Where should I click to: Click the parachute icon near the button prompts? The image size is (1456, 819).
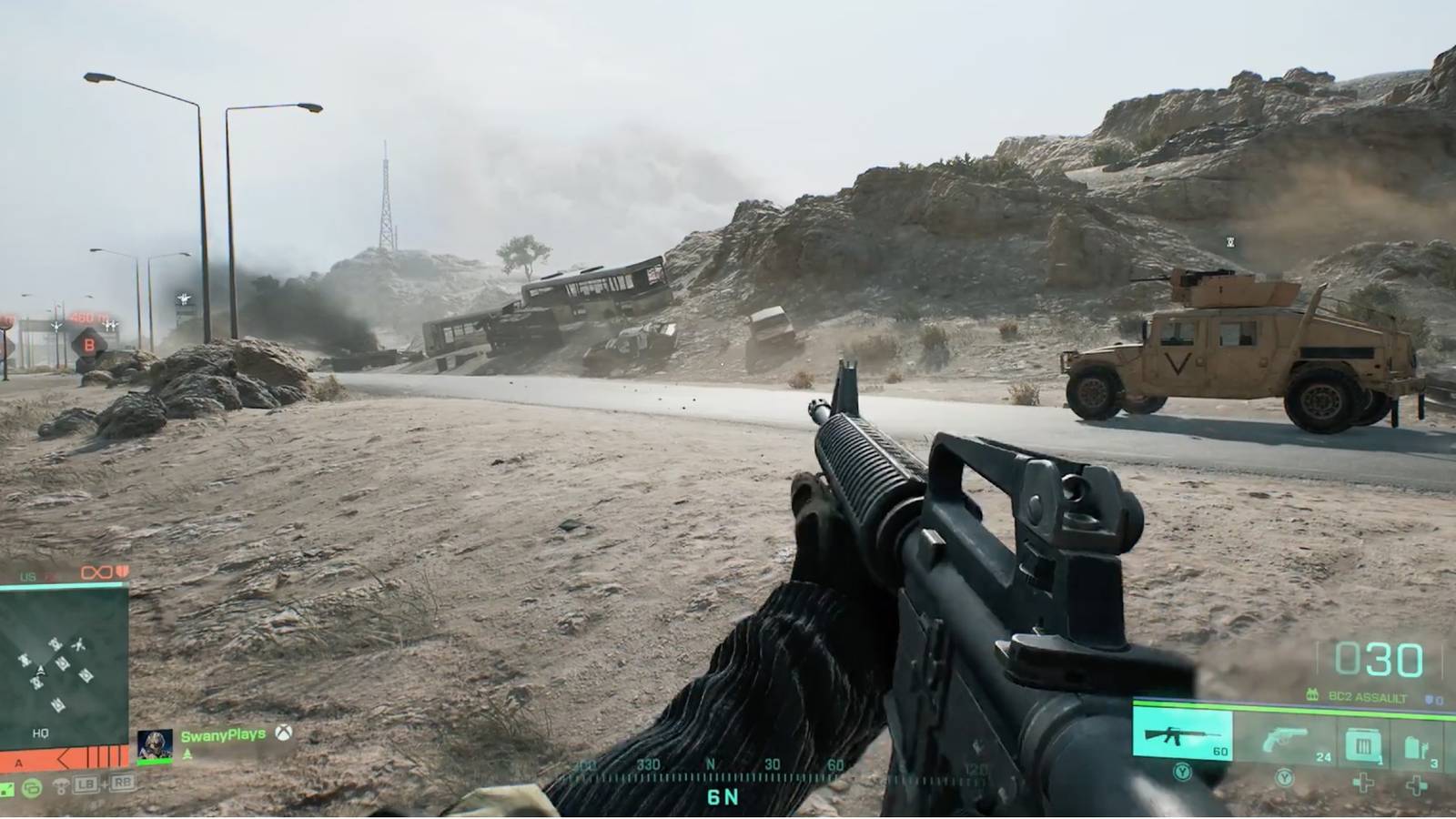[61, 784]
